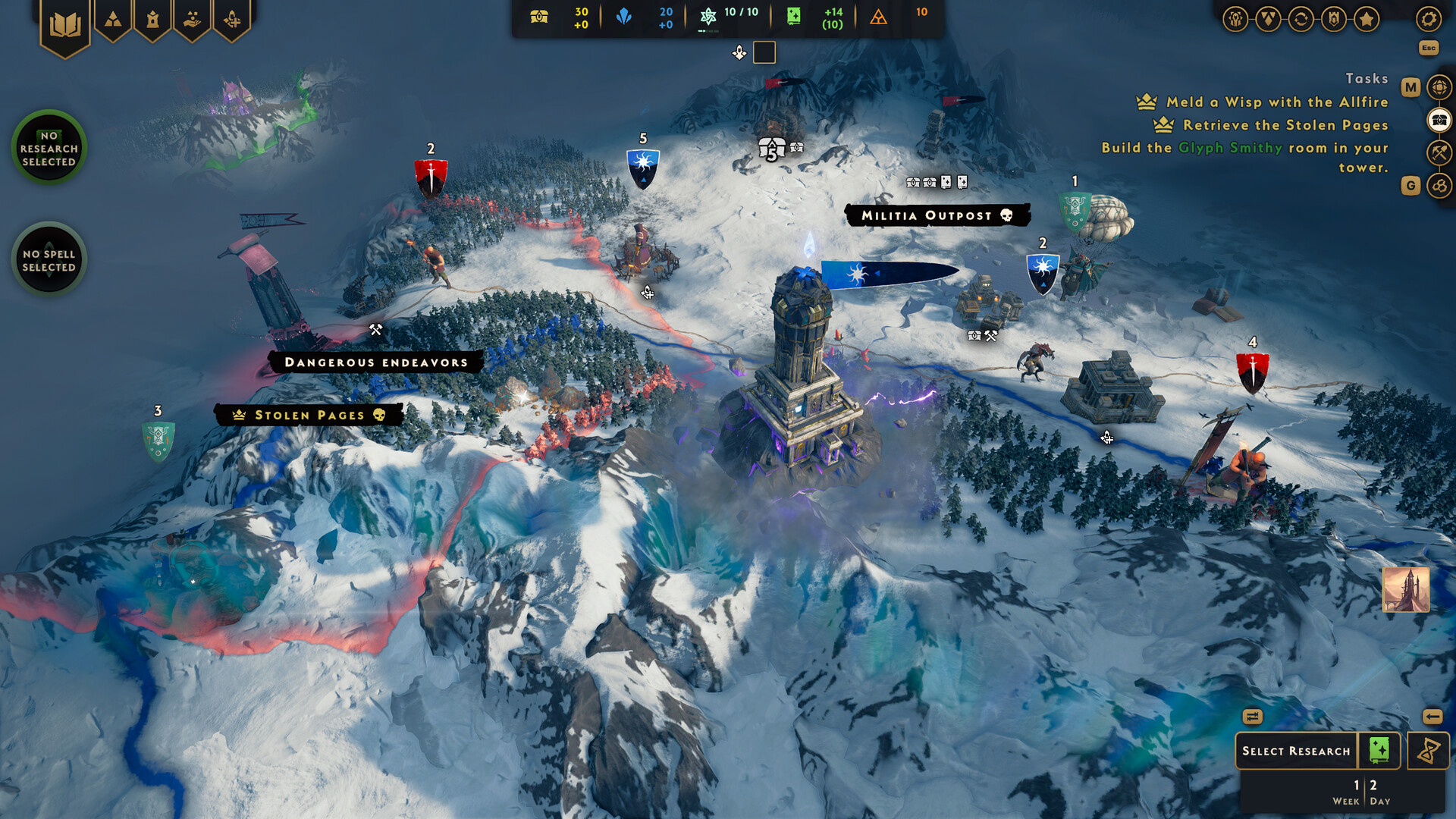The height and width of the screenshot is (819, 1456).
Task: Expand the Dangerous Endeavors location label
Action: tap(375, 362)
